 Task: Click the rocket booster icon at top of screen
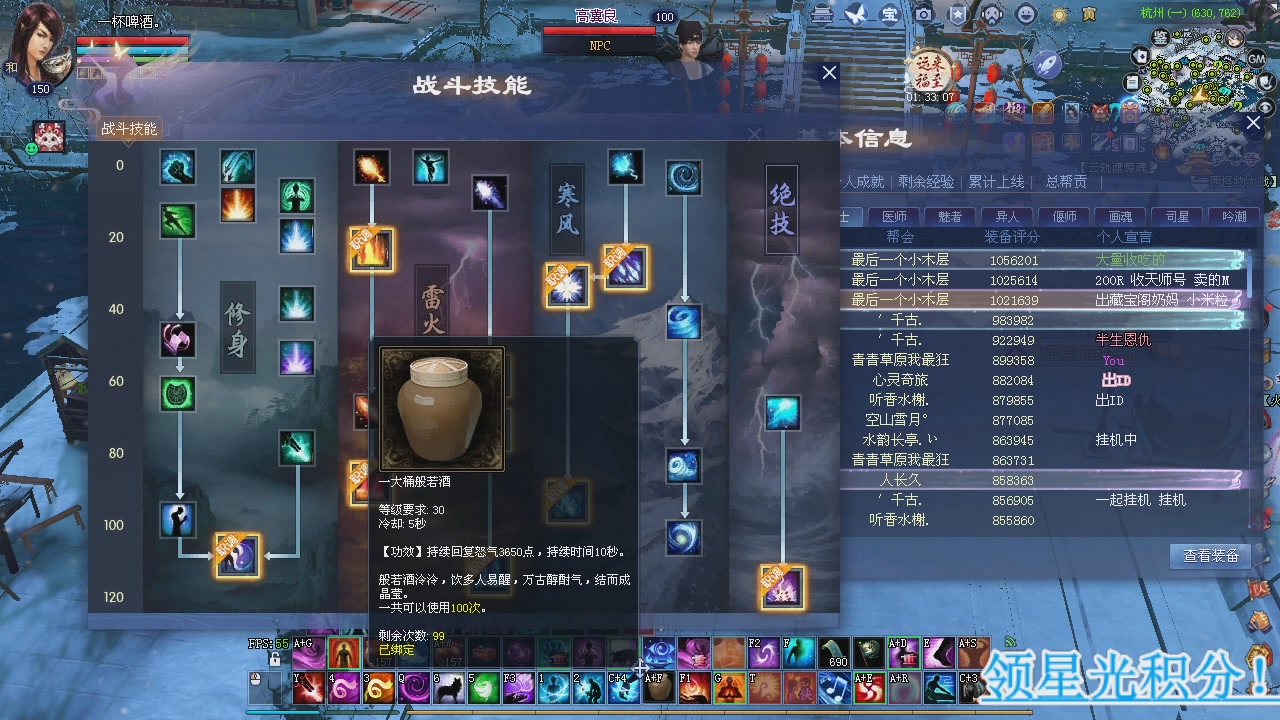coord(1048,64)
